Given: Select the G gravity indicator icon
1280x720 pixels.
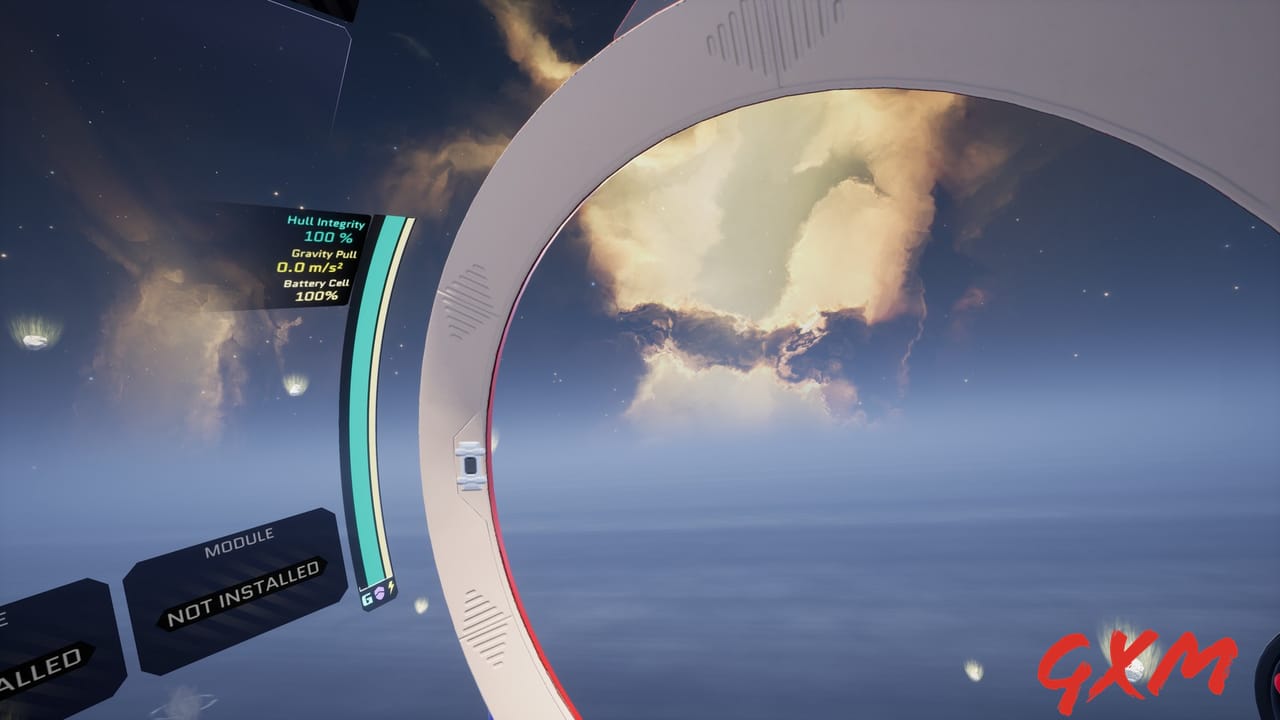Looking at the screenshot, I should point(366,600).
